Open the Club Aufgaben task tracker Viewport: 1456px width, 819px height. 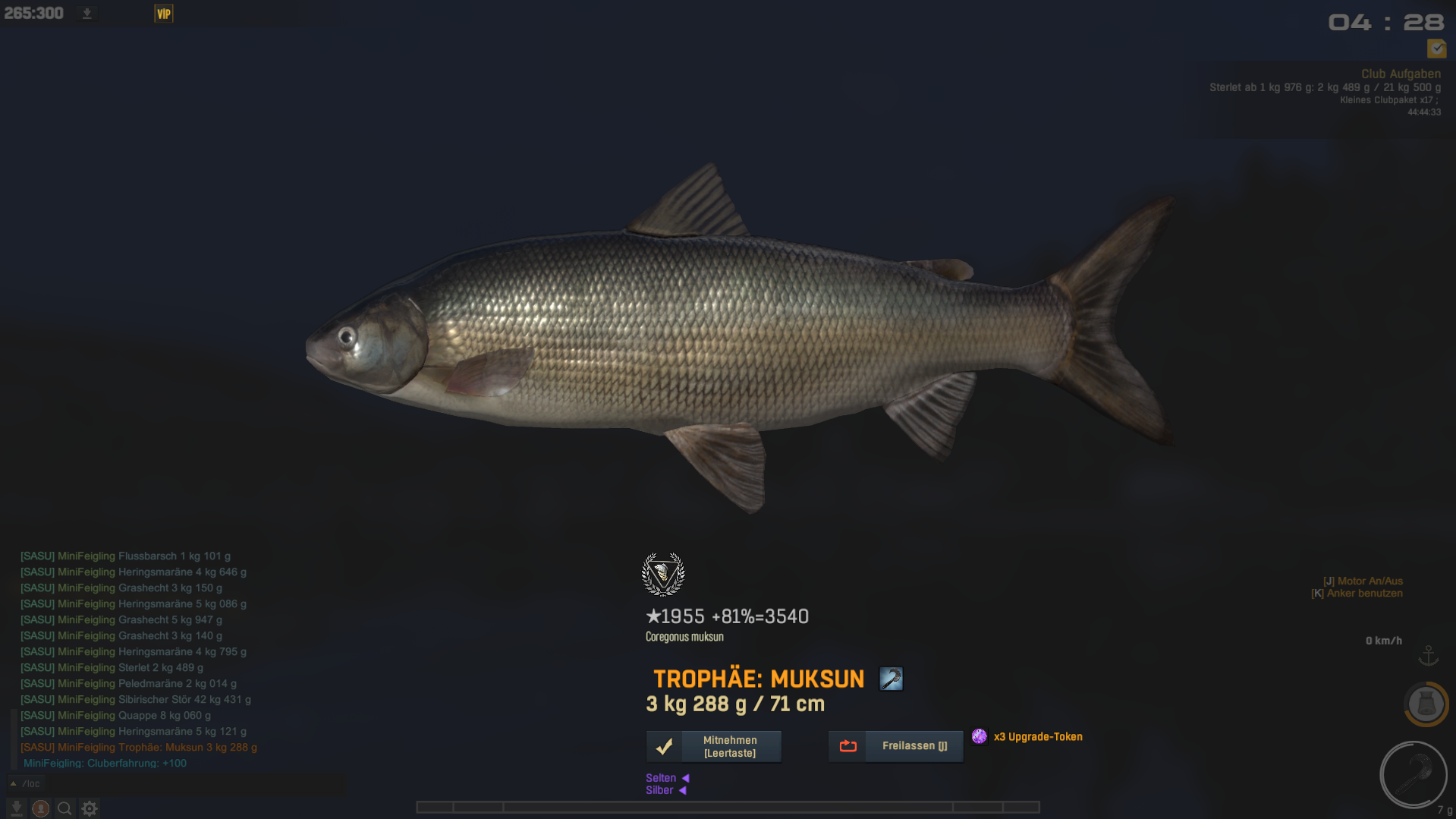1400,74
